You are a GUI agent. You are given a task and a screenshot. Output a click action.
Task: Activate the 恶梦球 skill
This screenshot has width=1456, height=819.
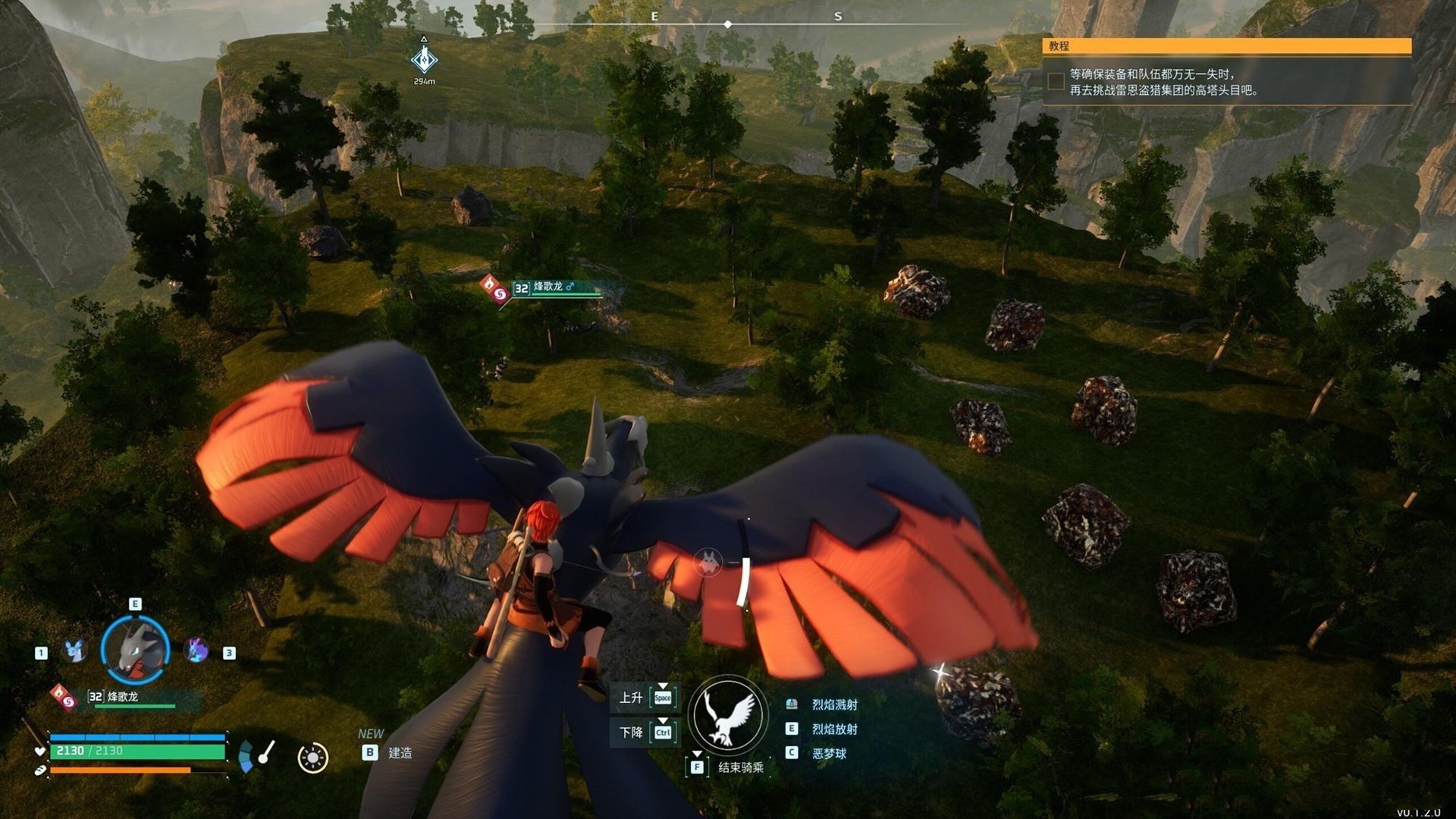click(828, 753)
